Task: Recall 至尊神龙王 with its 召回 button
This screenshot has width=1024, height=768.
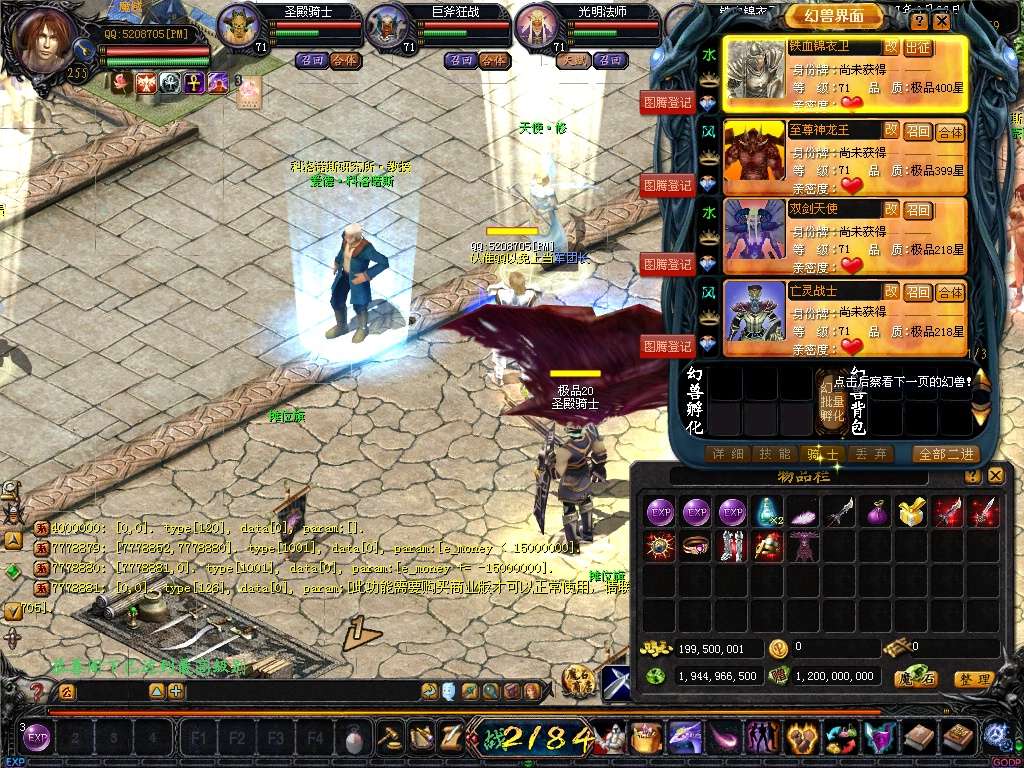Action: [x=917, y=132]
